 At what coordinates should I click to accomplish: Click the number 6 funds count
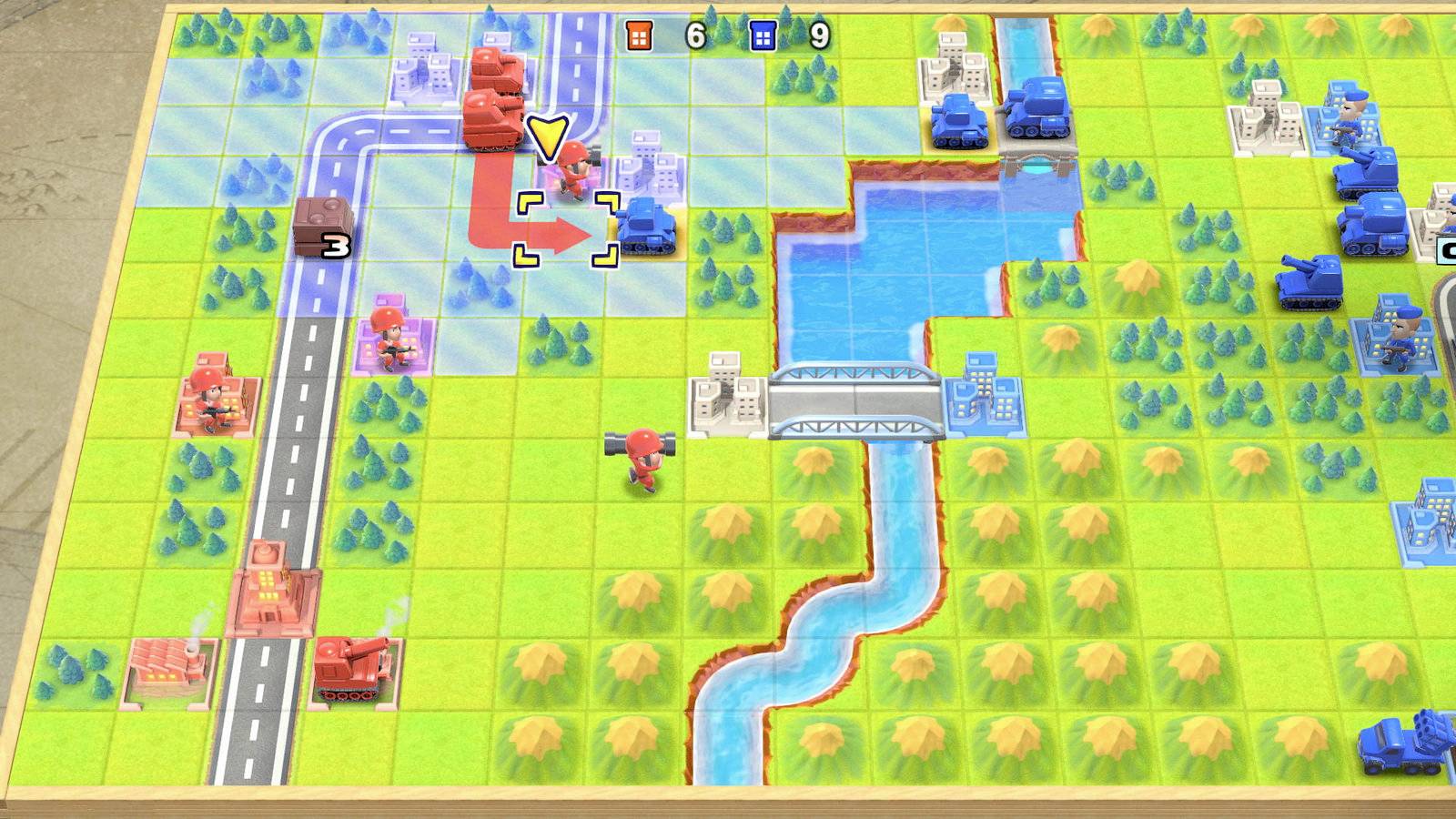(x=694, y=36)
